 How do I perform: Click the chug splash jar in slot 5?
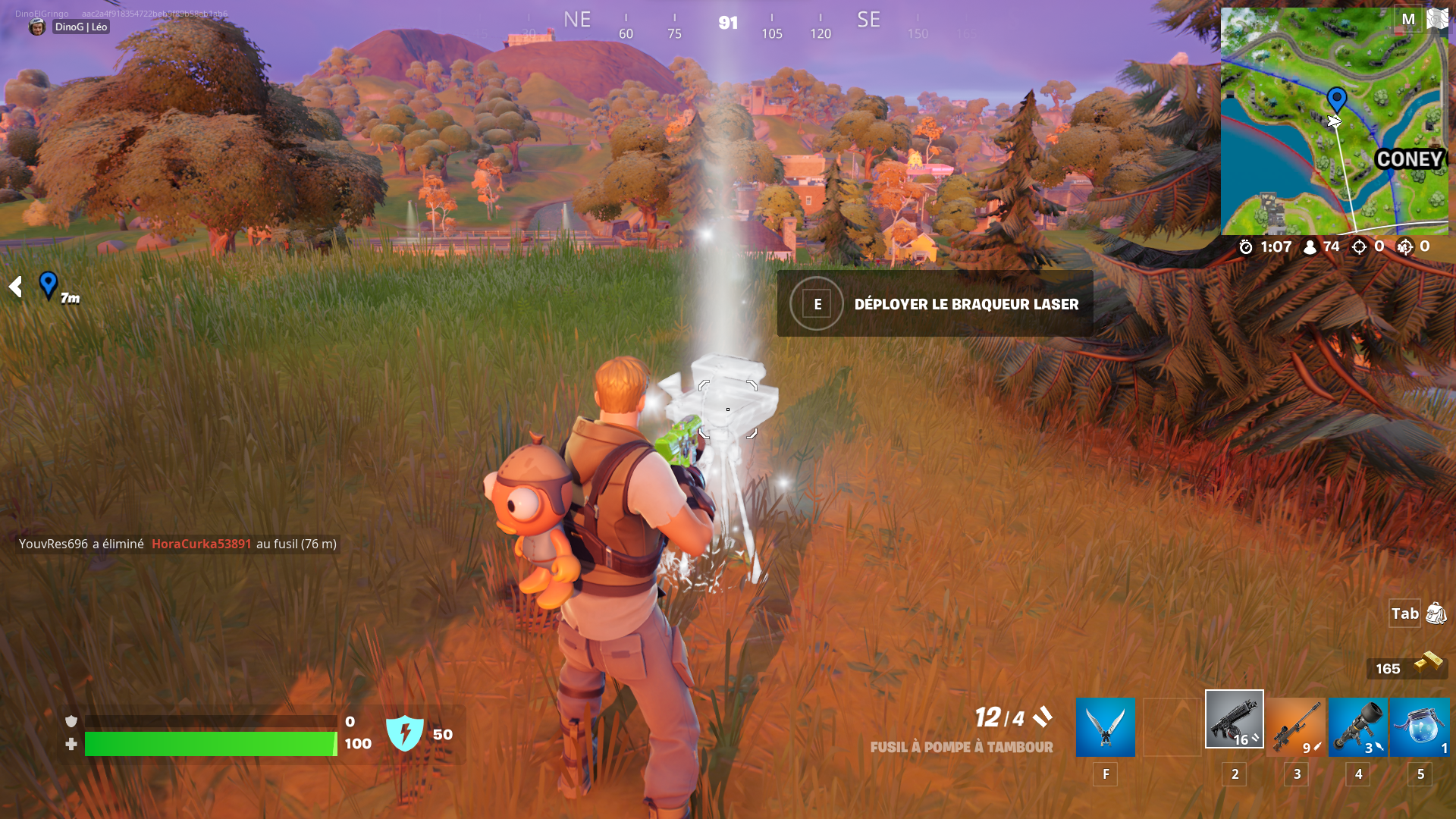1420,726
